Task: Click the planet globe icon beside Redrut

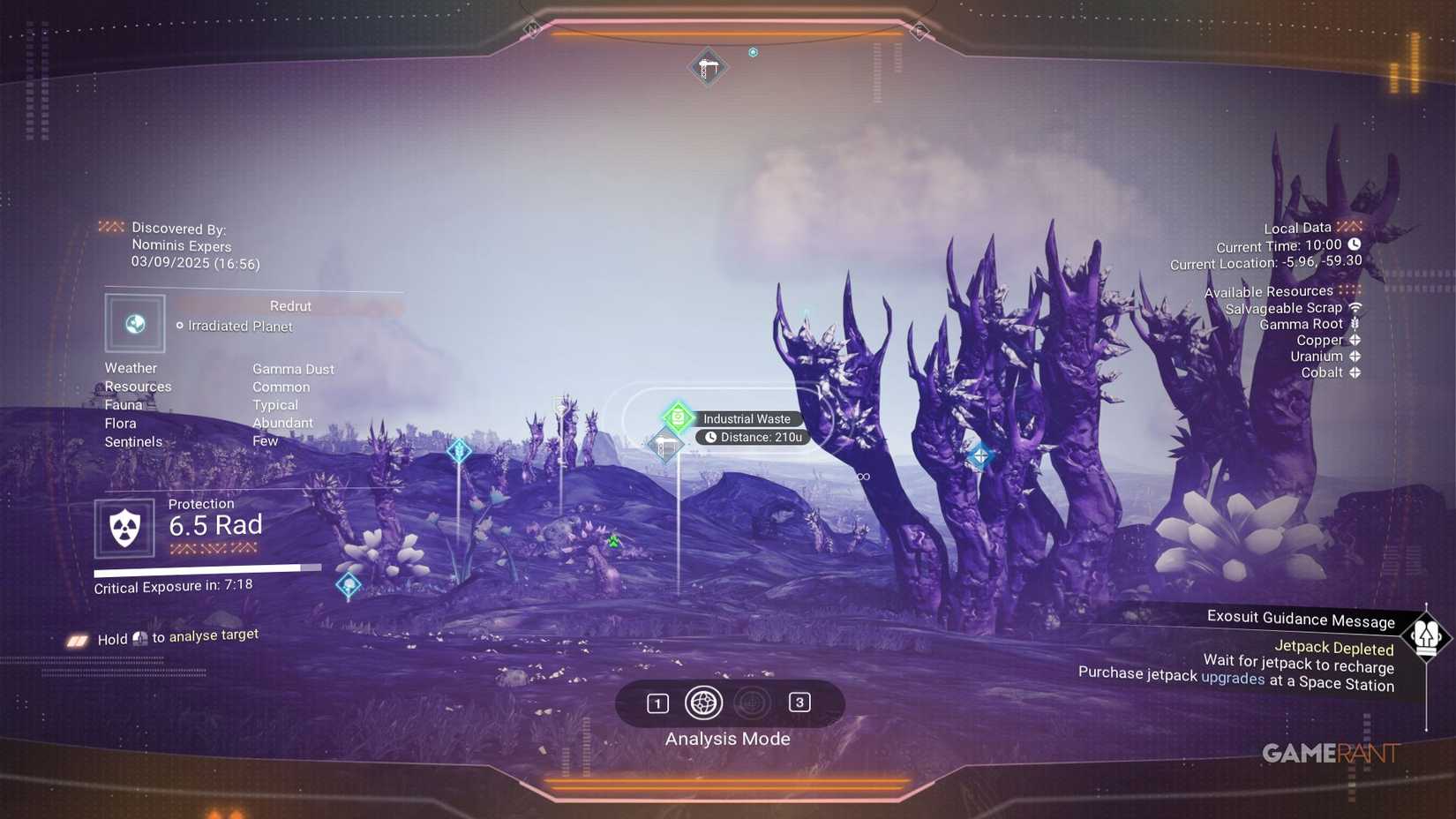Action: coord(134,324)
